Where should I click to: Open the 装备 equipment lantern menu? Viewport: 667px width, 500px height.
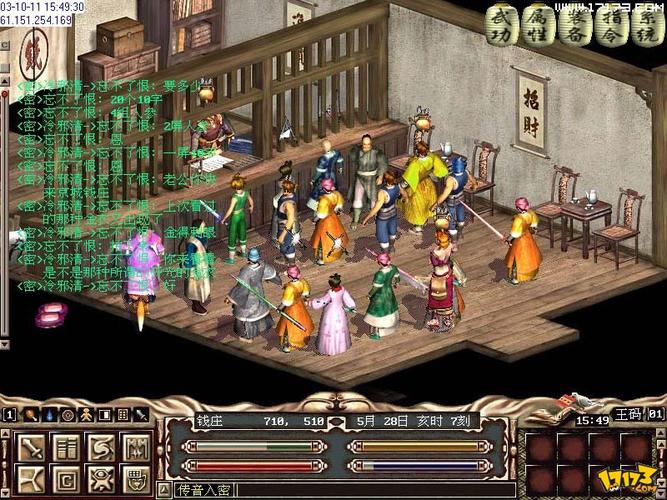coord(570,24)
